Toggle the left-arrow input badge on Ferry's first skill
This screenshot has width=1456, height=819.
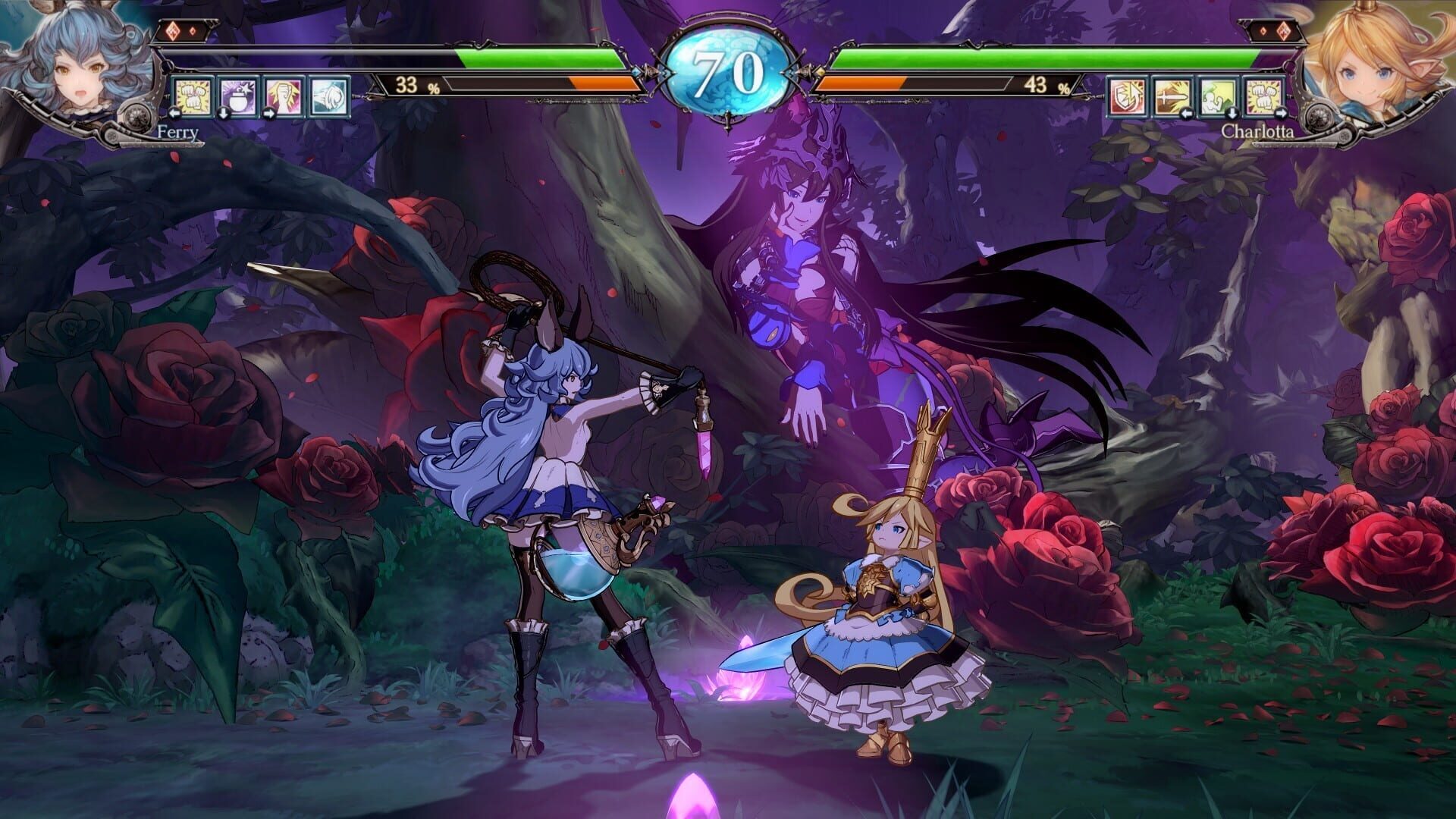pyautogui.click(x=175, y=114)
